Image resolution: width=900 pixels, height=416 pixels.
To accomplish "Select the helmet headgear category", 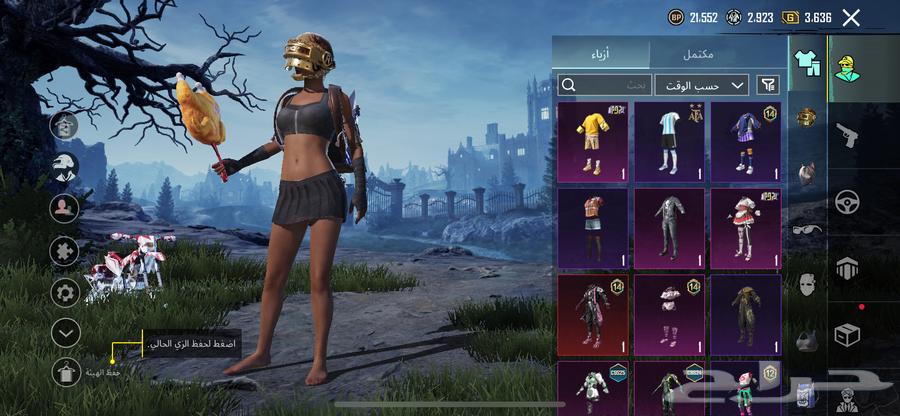I will pyautogui.click(x=807, y=117).
